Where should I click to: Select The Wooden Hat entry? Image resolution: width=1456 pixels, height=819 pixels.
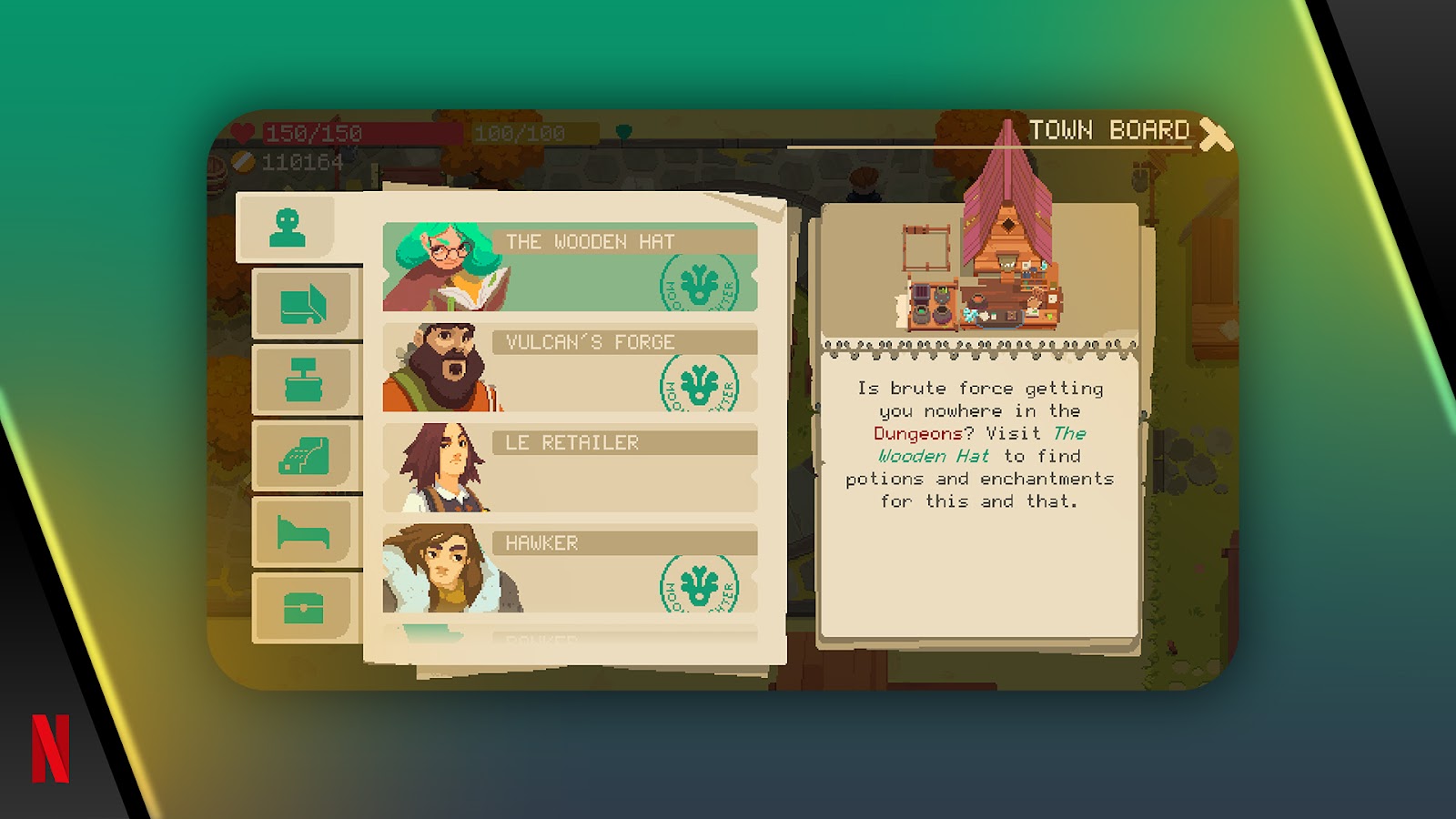tap(570, 268)
